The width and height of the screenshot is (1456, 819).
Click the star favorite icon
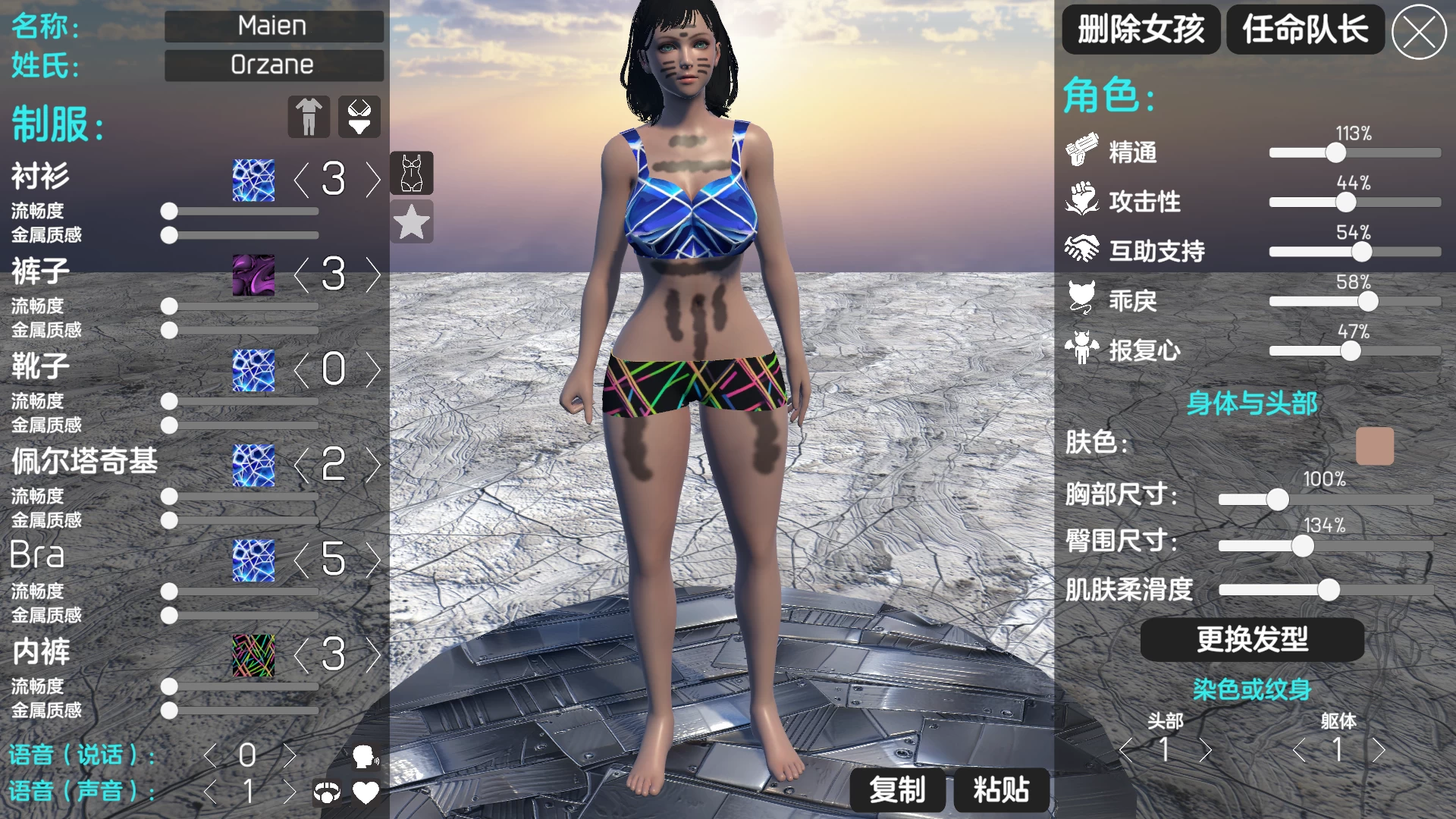coord(412,222)
